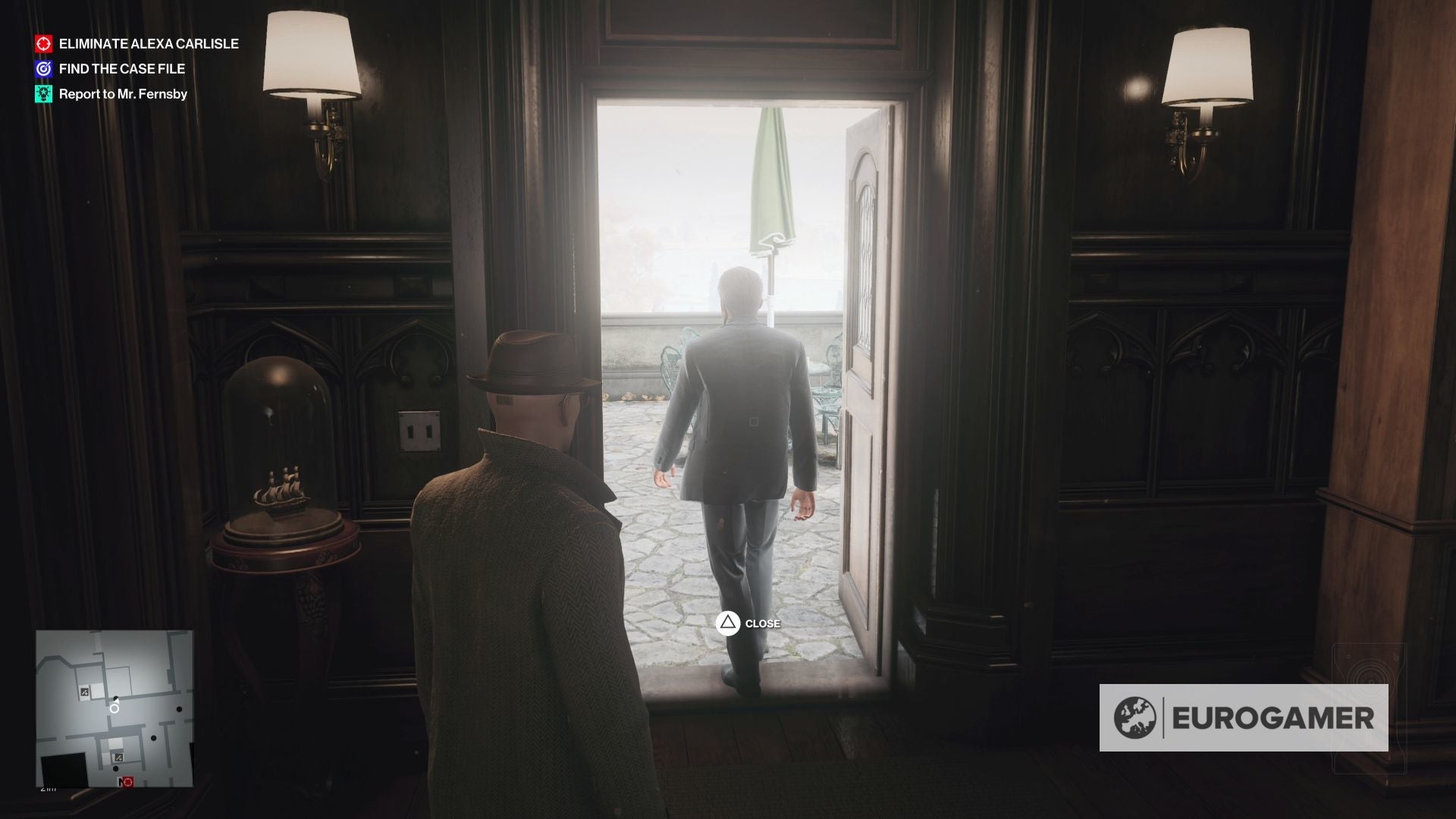
Task: Click the teal lightbulb icon beside Report to Mr. Fernsby
Action: (43, 94)
